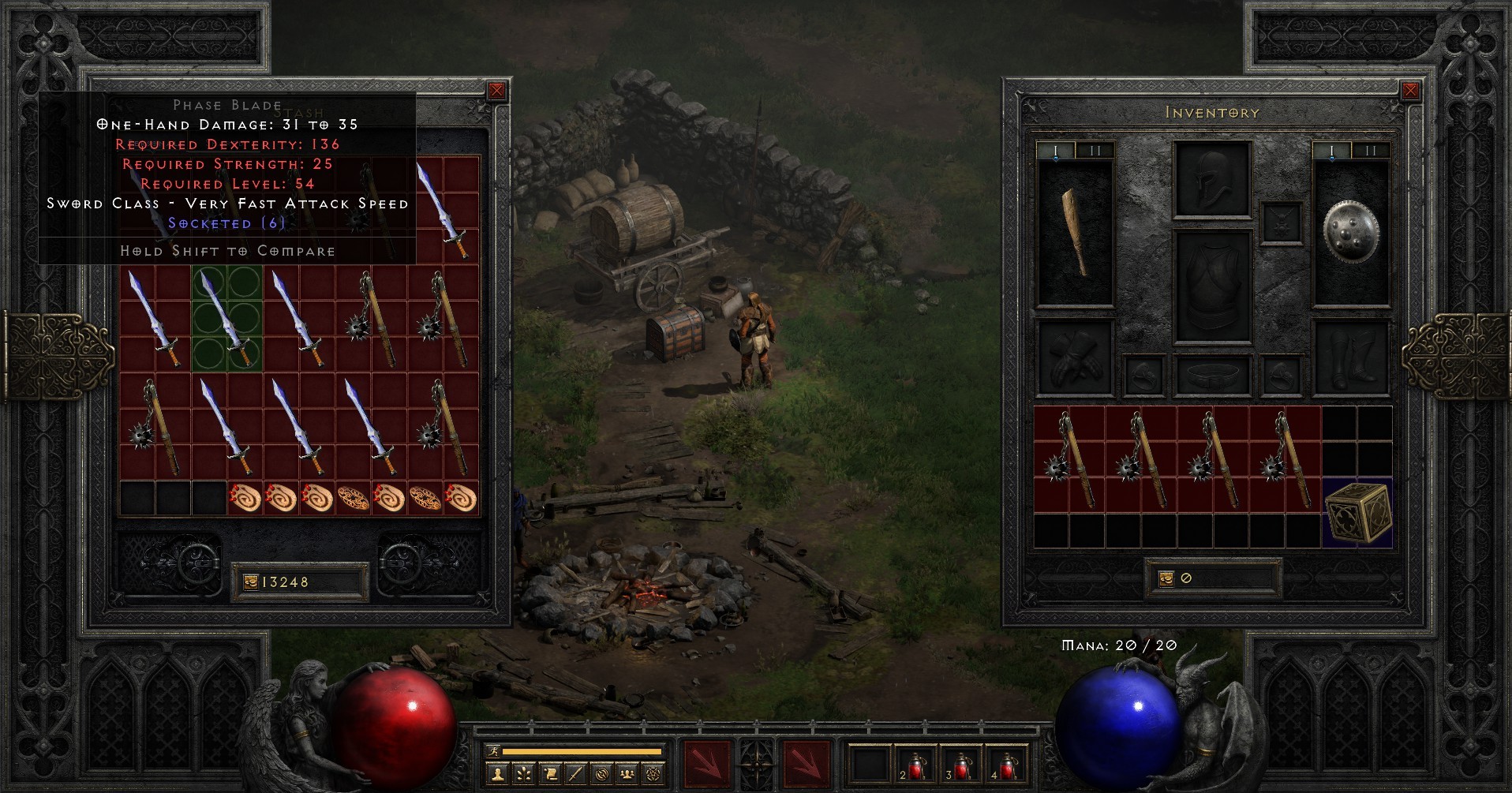Select weapon tab I above the club
1512x793 pixels.
(x=1056, y=150)
